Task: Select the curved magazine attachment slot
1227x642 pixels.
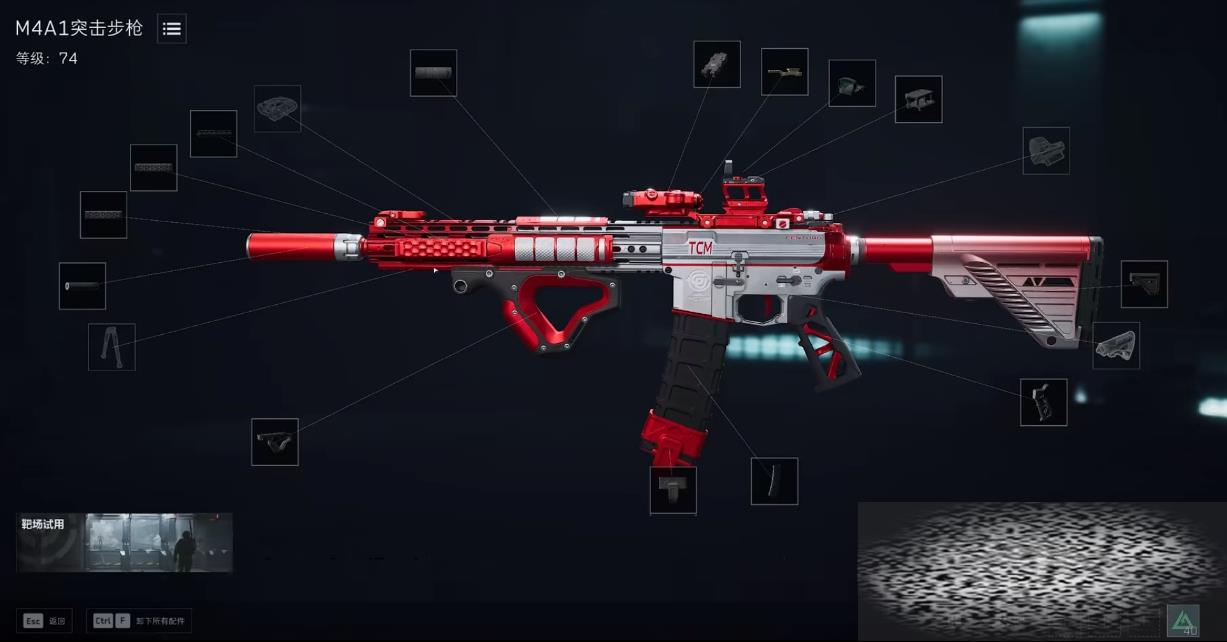Action: 774,481
